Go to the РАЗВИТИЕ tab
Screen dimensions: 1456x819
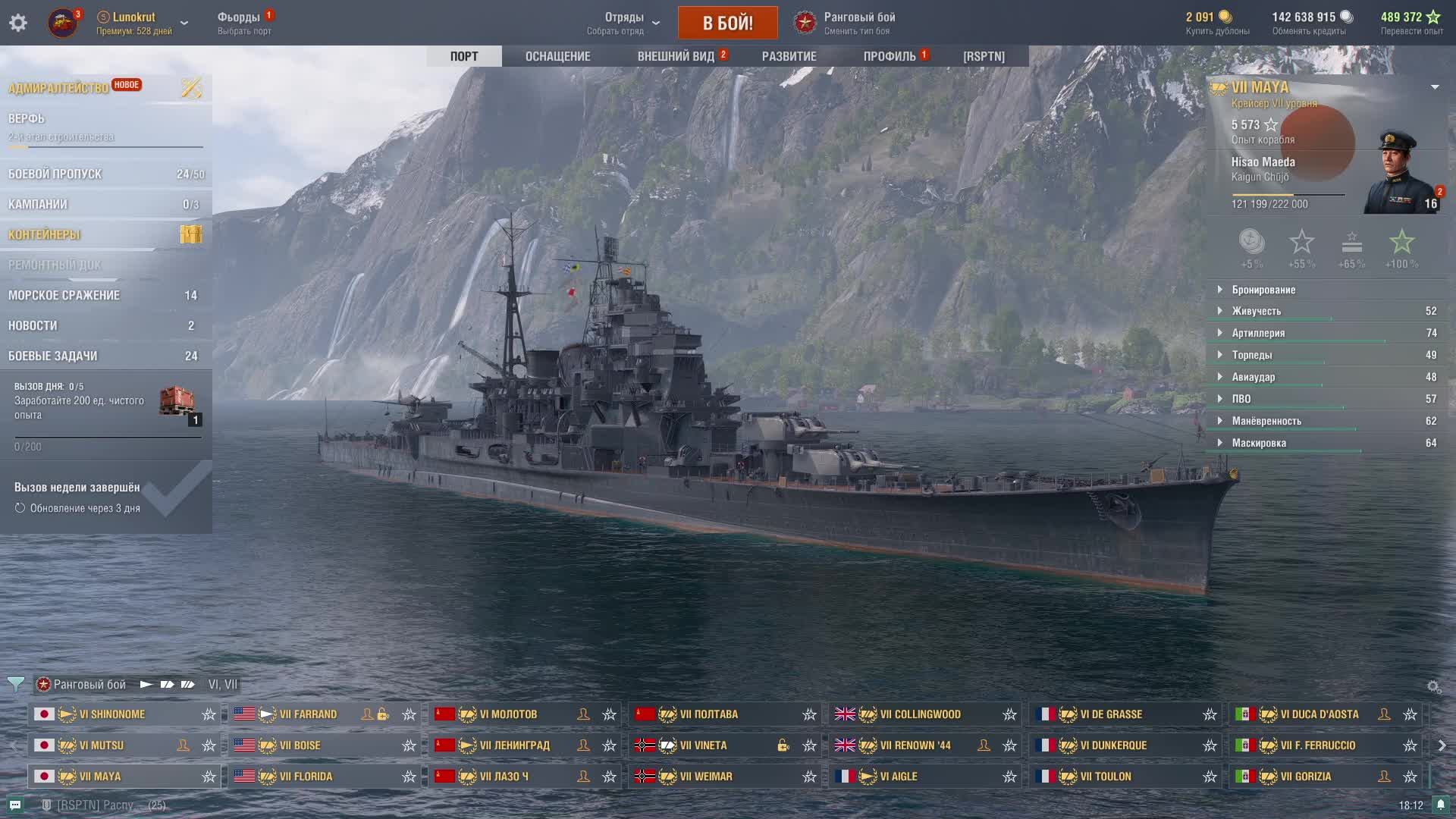tap(789, 56)
